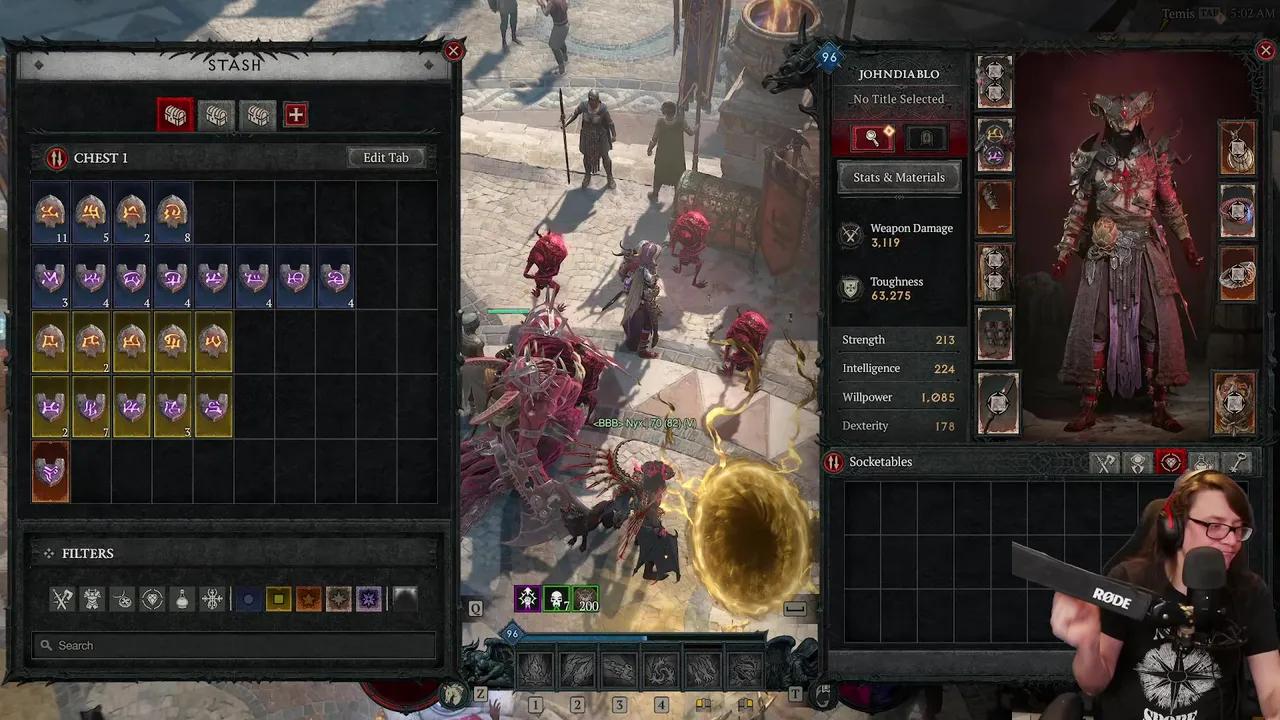Close the Stash window
The image size is (1280, 720).
(453, 51)
